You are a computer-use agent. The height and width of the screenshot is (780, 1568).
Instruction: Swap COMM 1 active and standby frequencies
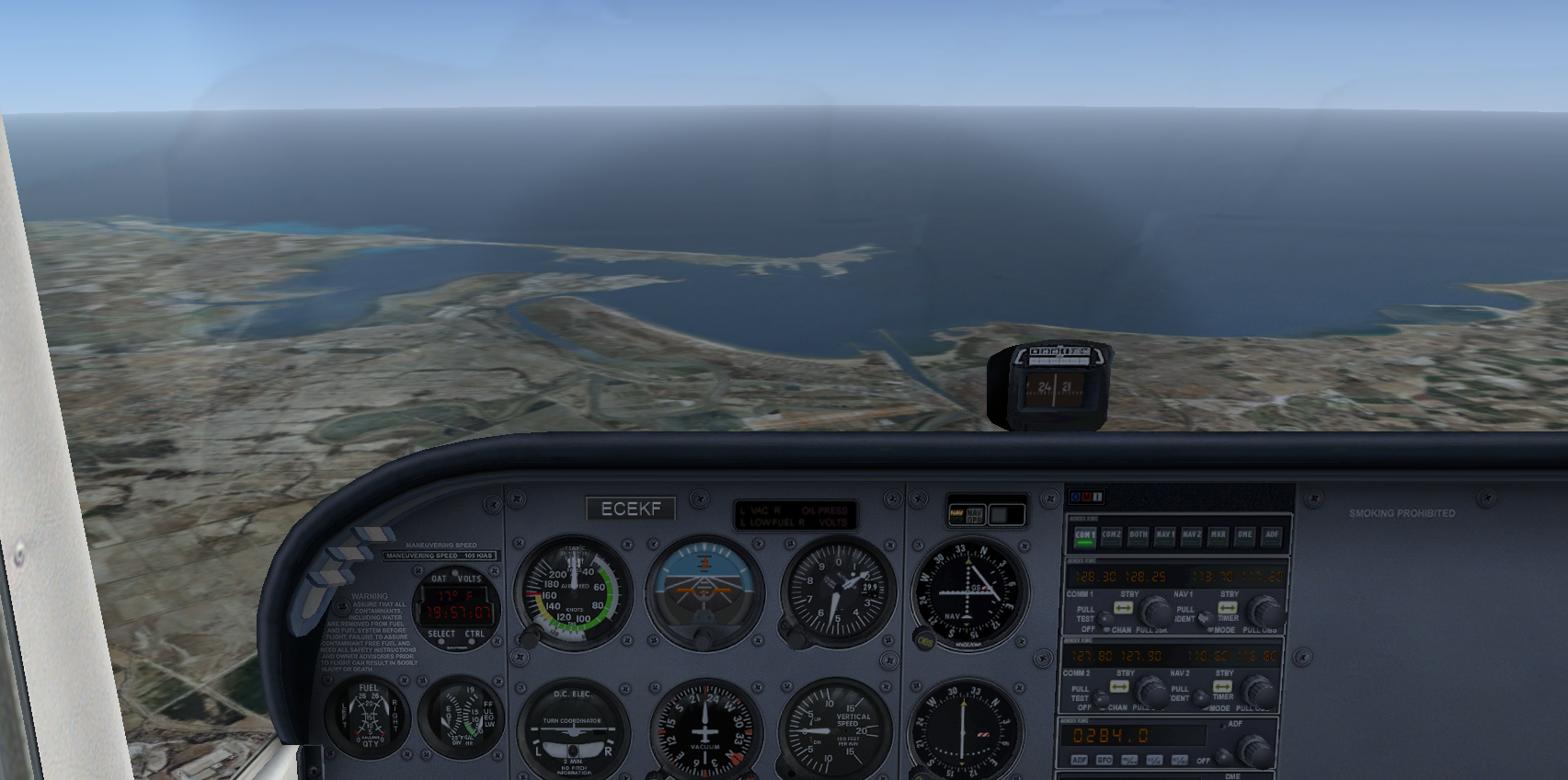tap(1123, 608)
